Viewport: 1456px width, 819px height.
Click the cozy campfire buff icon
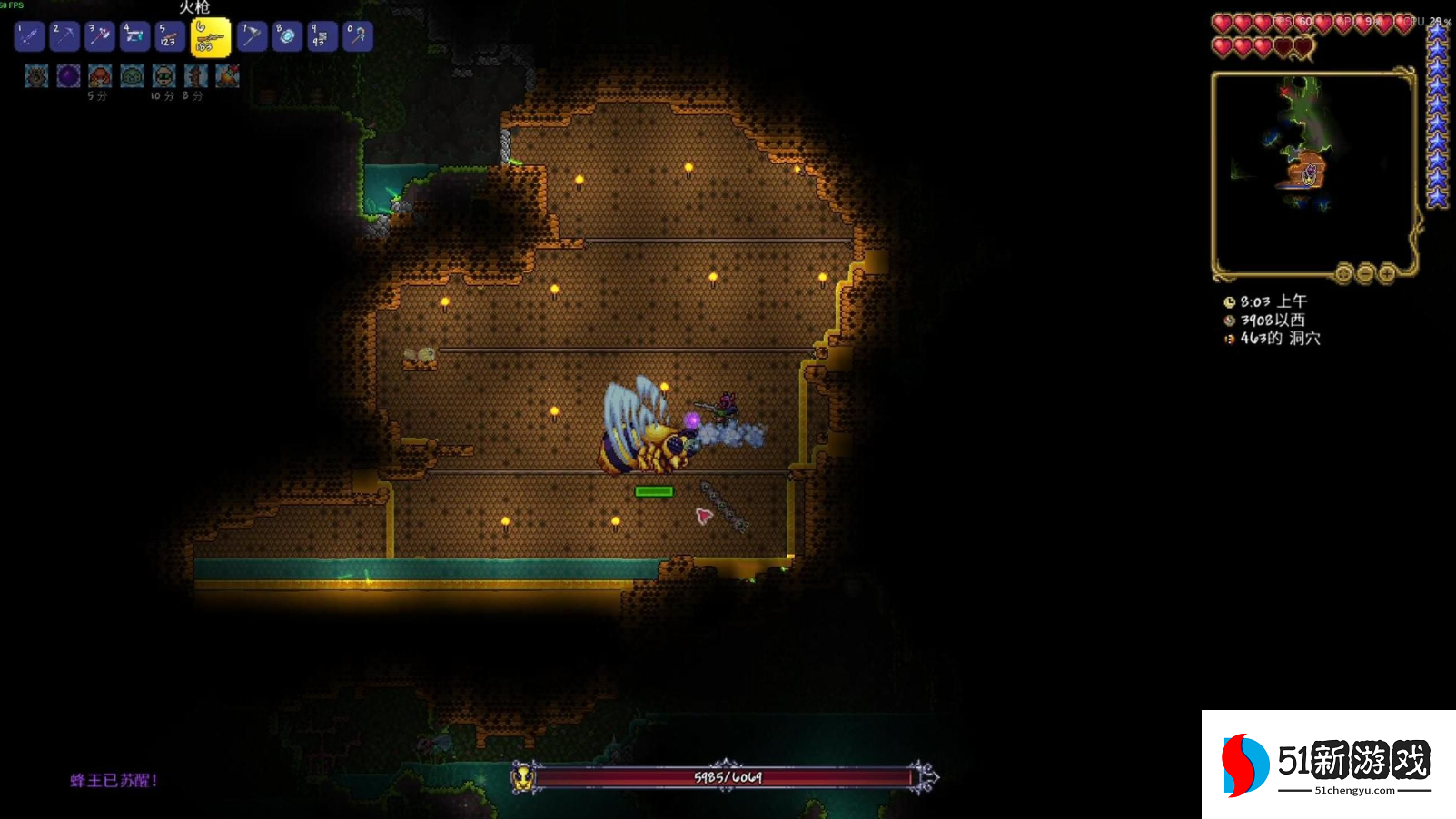point(227,76)
